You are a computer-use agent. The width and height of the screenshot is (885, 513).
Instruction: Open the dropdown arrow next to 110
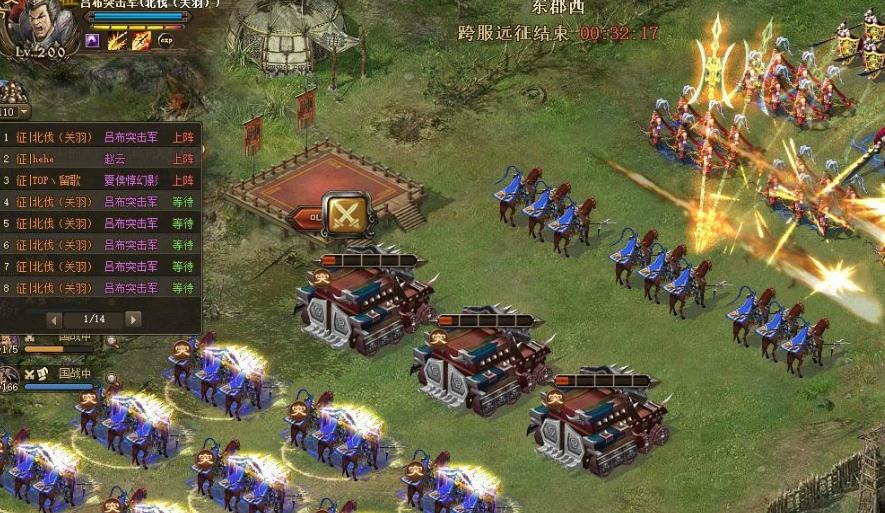point(24,112)
